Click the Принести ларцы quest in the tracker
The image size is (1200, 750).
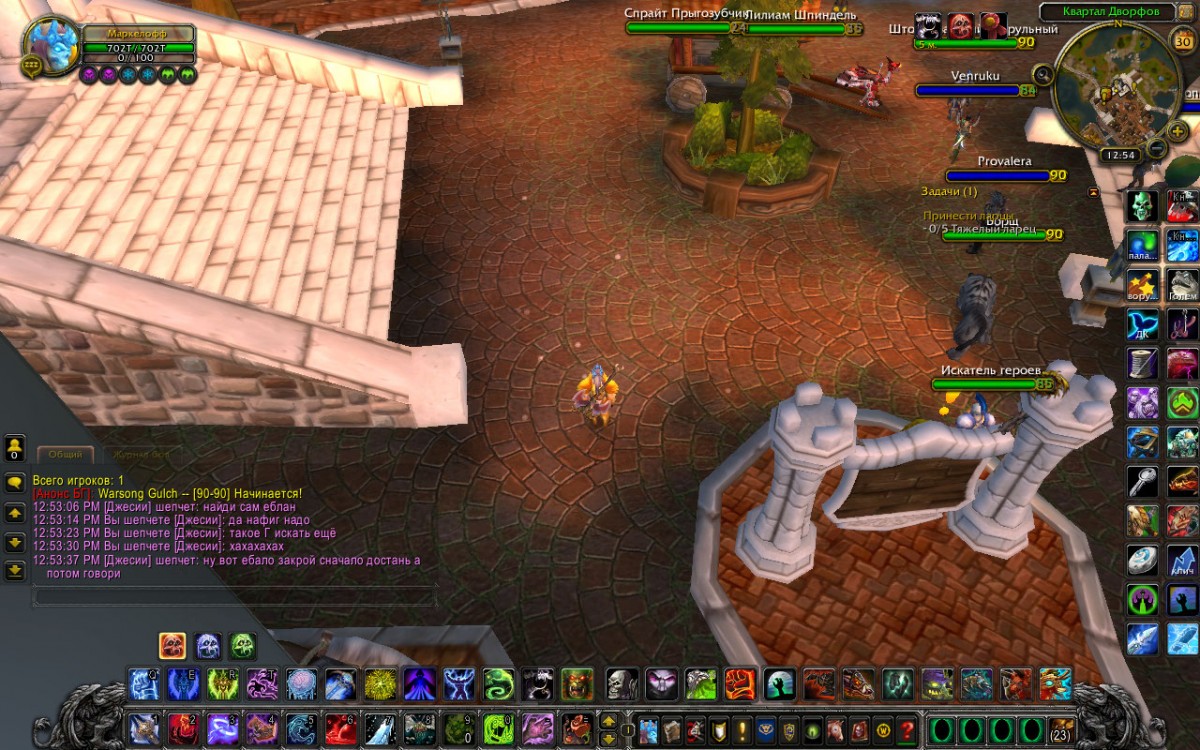pos(967,215)
